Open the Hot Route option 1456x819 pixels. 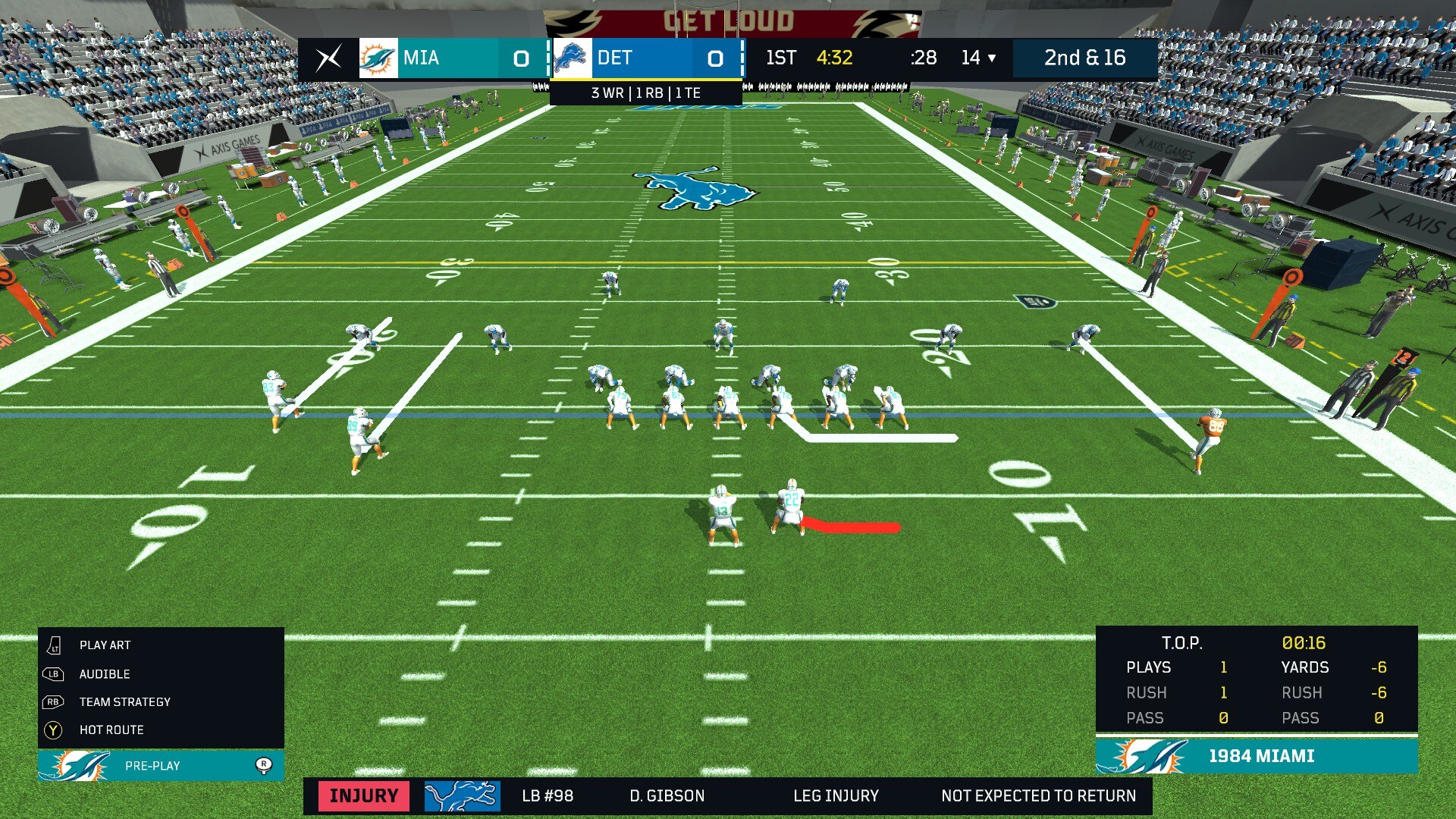[111, 730]
